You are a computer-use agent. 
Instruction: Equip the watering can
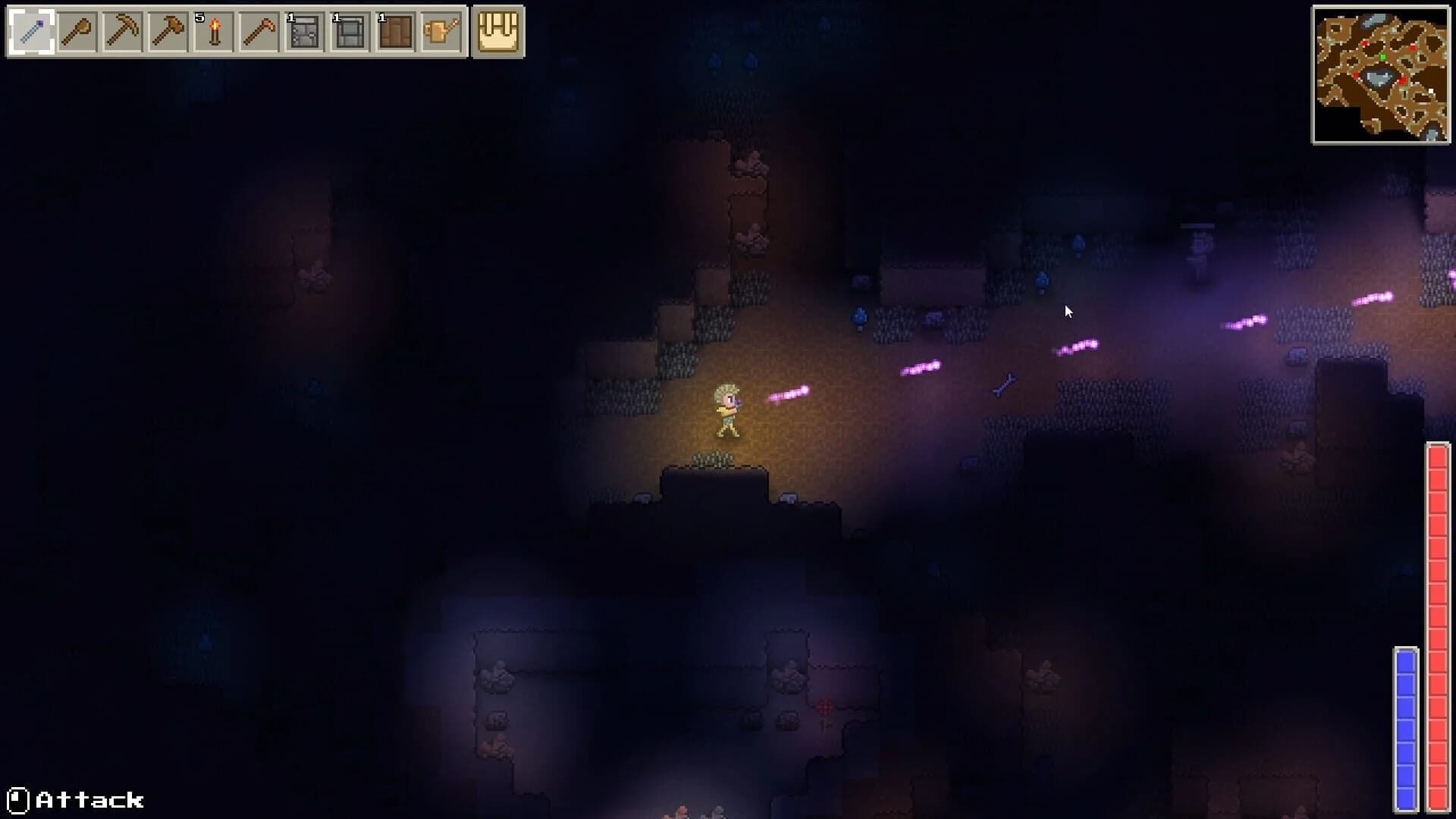tap(440, 32)
